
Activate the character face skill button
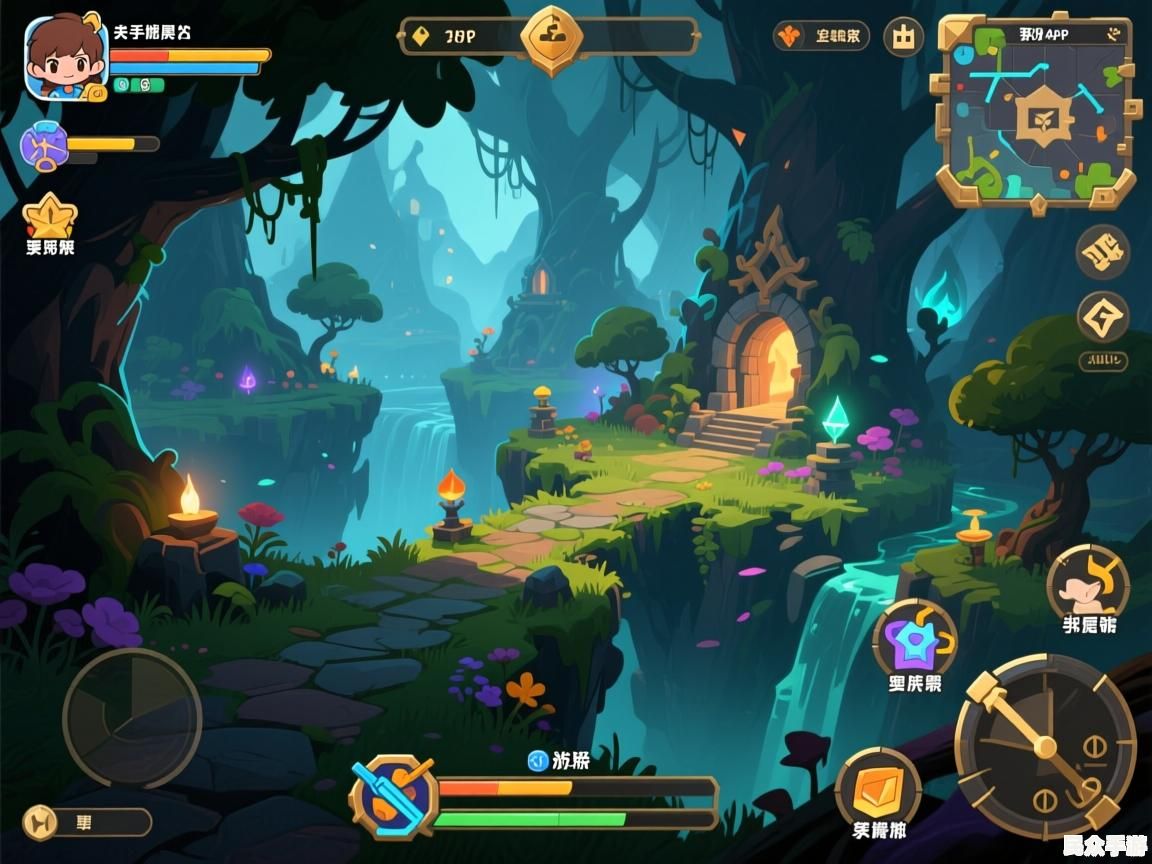coord(1088,583)
